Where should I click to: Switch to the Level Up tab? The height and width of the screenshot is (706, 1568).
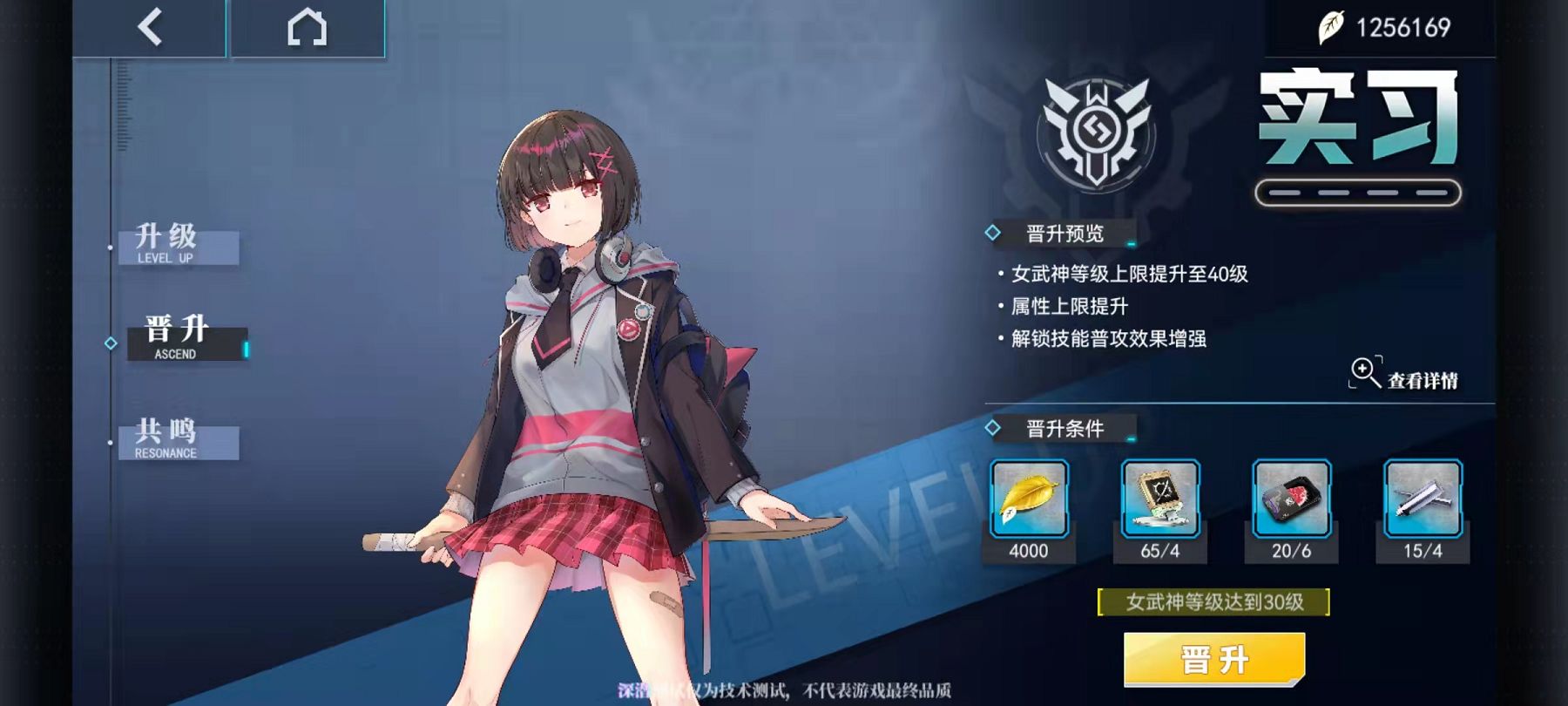pos(178,245)
